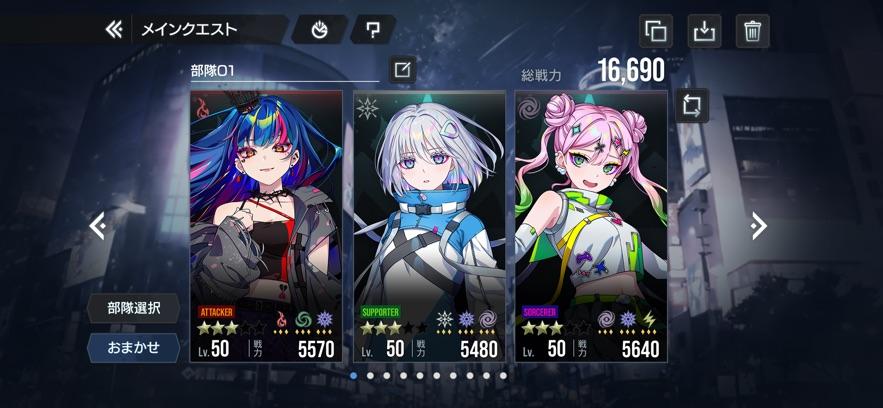Swap member order with the cycle arrows button
The height and width of the screenshot is (408, 883).
692,106
